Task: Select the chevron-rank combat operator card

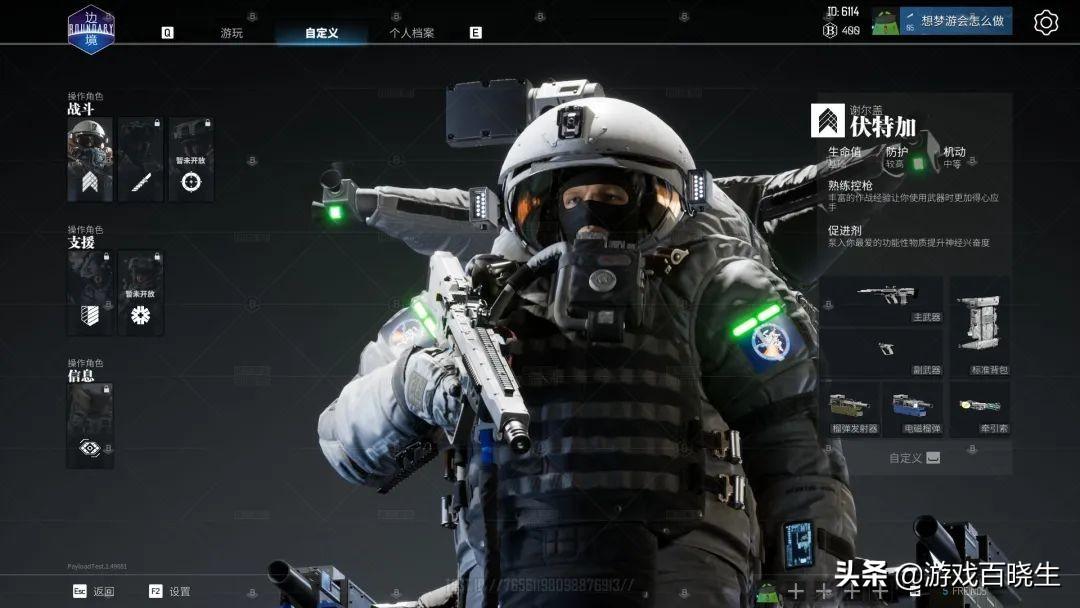Action: [90, 159]
